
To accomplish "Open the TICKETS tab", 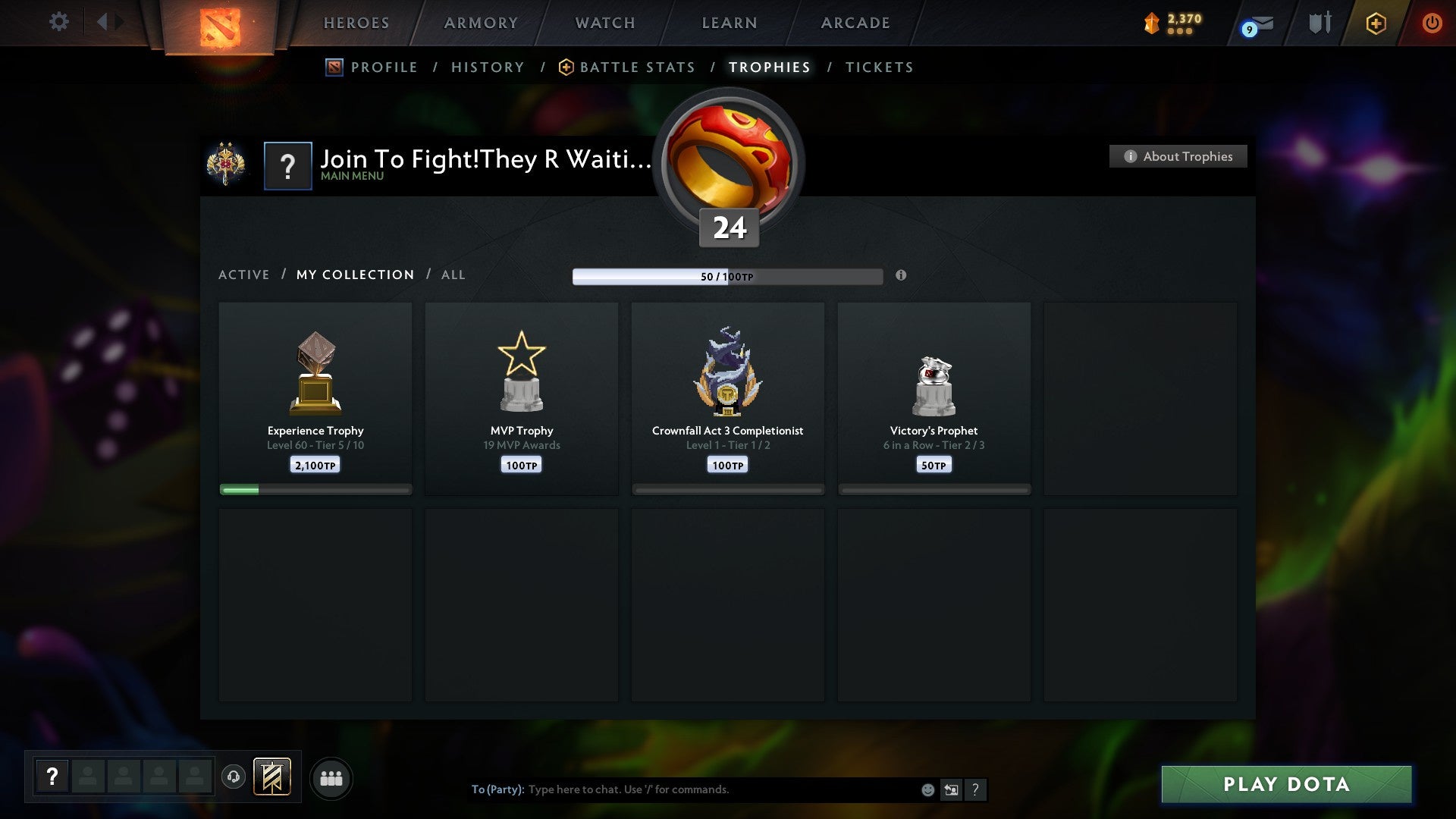I will [878, 67].
